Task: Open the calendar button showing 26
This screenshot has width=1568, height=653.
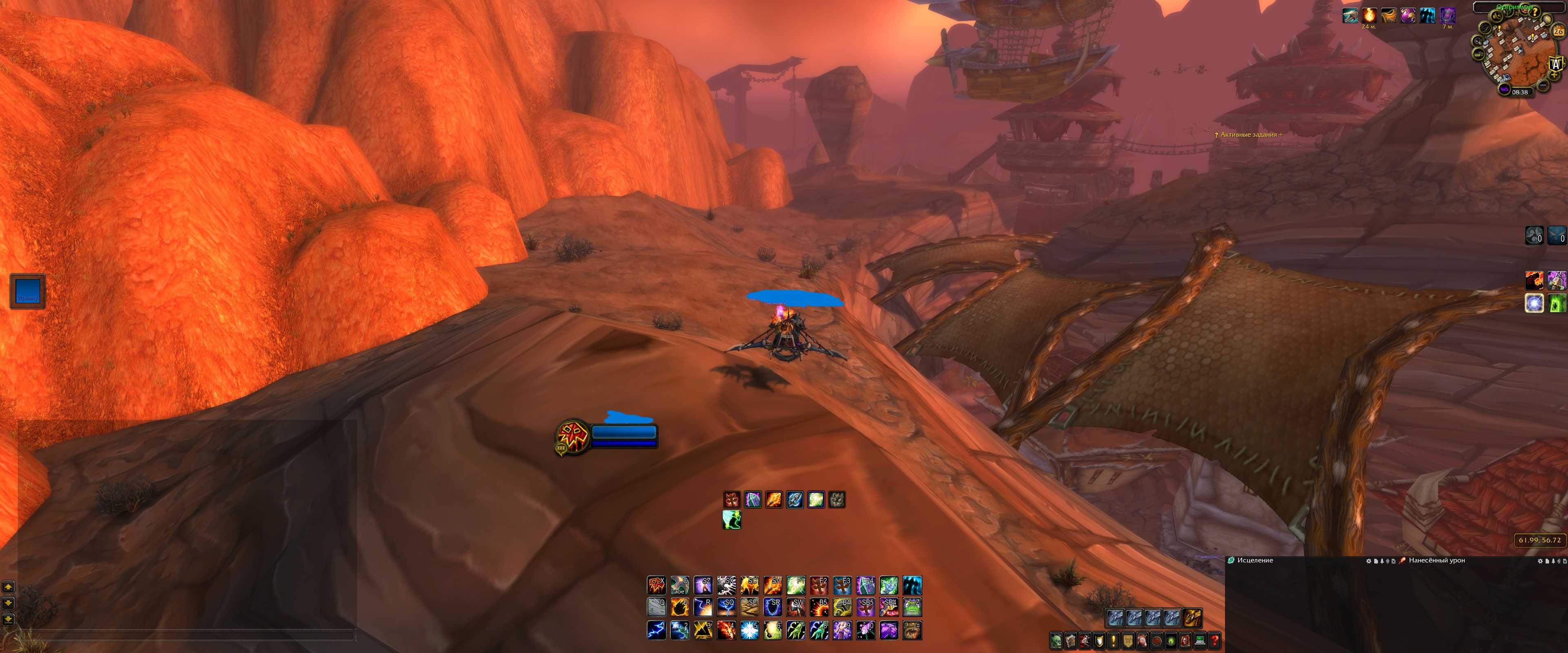Action: coord(1559,31)
